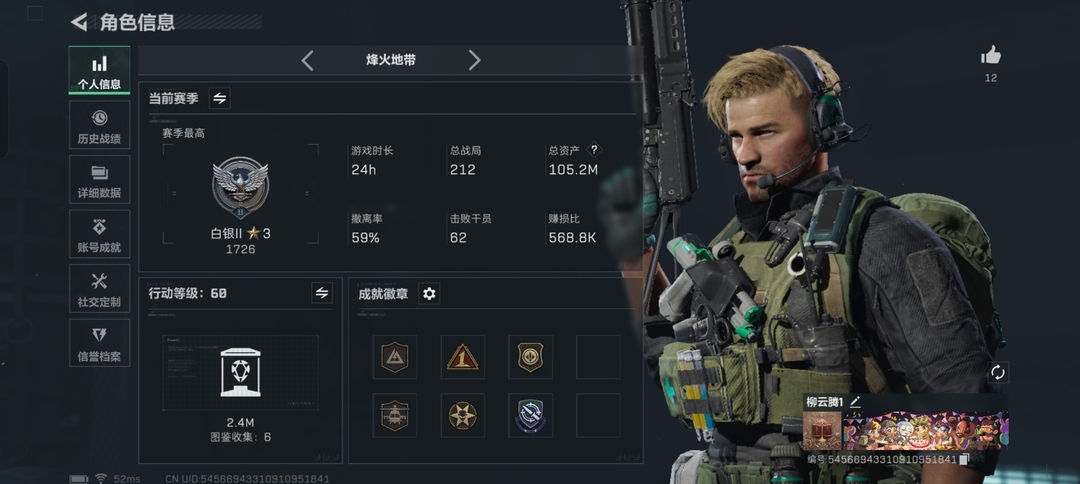Open the 个人信息 tab
The width and height of the screenshot is (1080, 484).
click(x=99, y=71)
